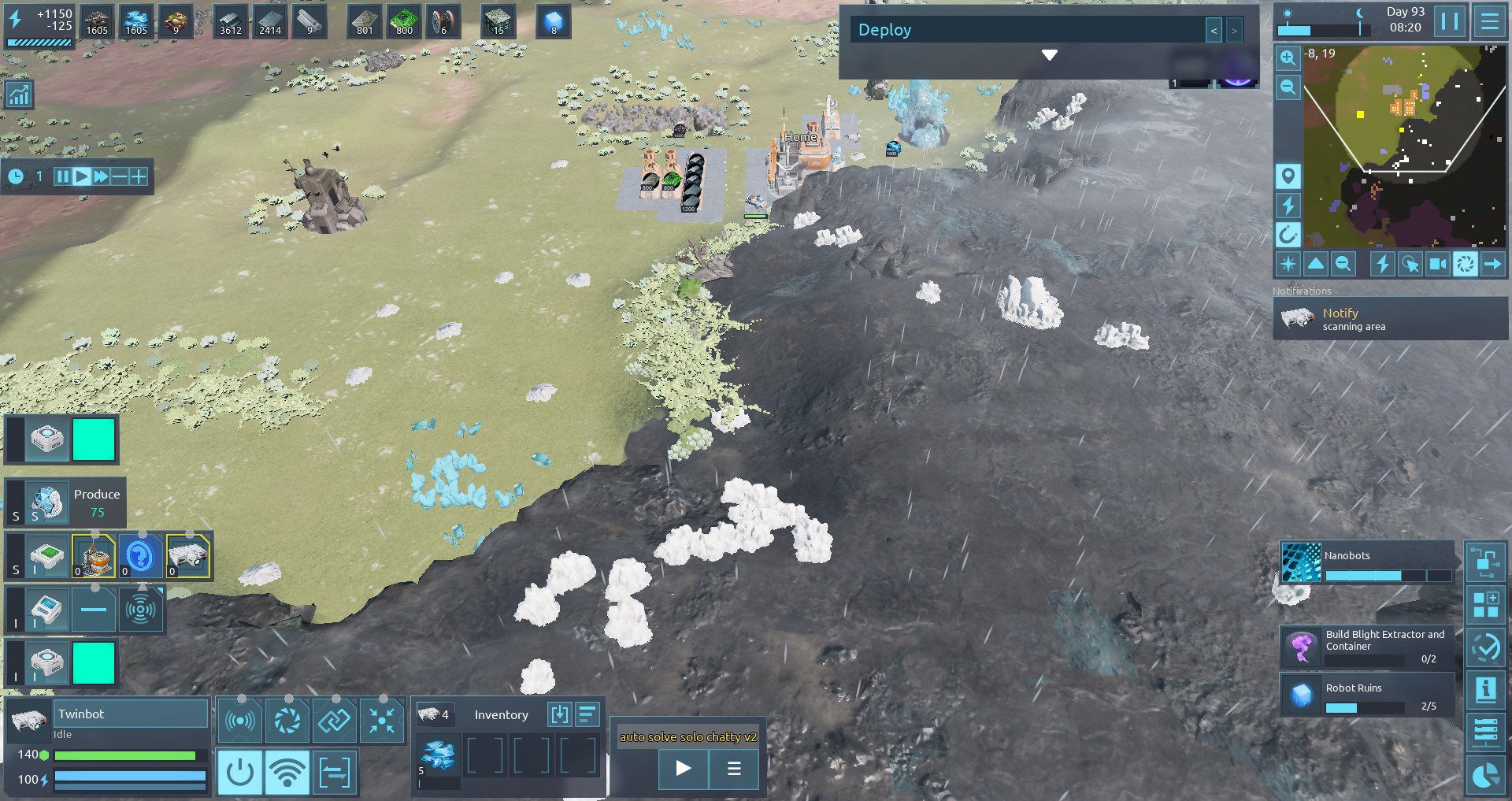The height and width of the screenshot is (801, 1512).
Task: Open the Nanobots research progress
Action: (1368, 563)
